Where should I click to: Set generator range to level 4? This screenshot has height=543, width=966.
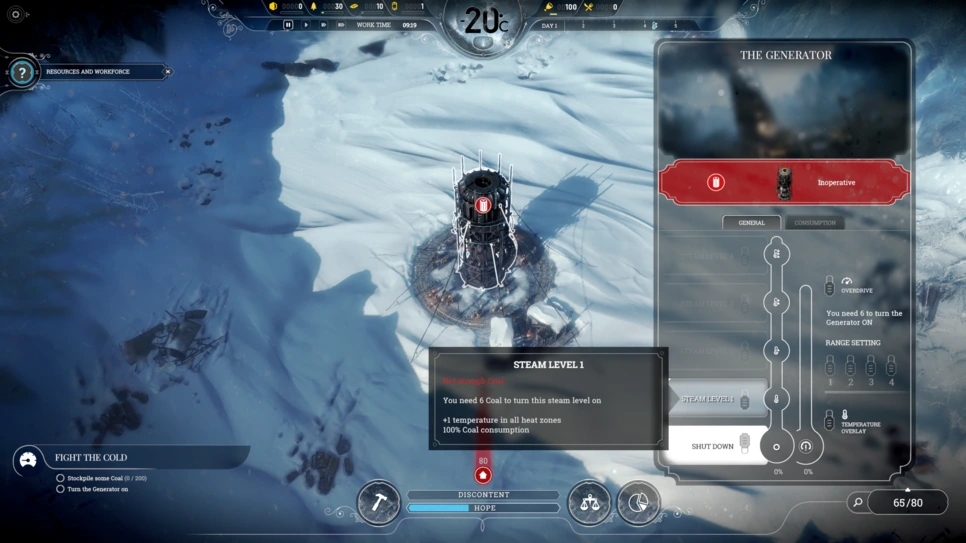(x=891, y=368)
